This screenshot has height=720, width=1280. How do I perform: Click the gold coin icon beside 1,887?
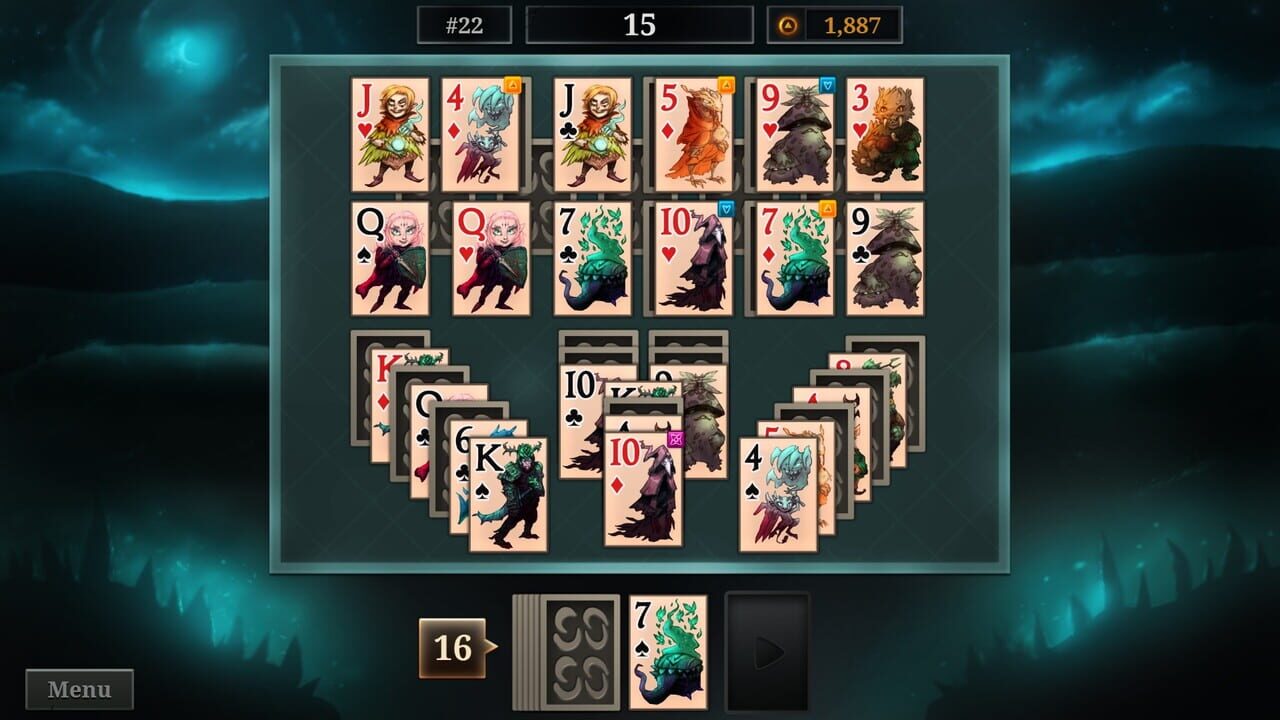pos(788,27)
